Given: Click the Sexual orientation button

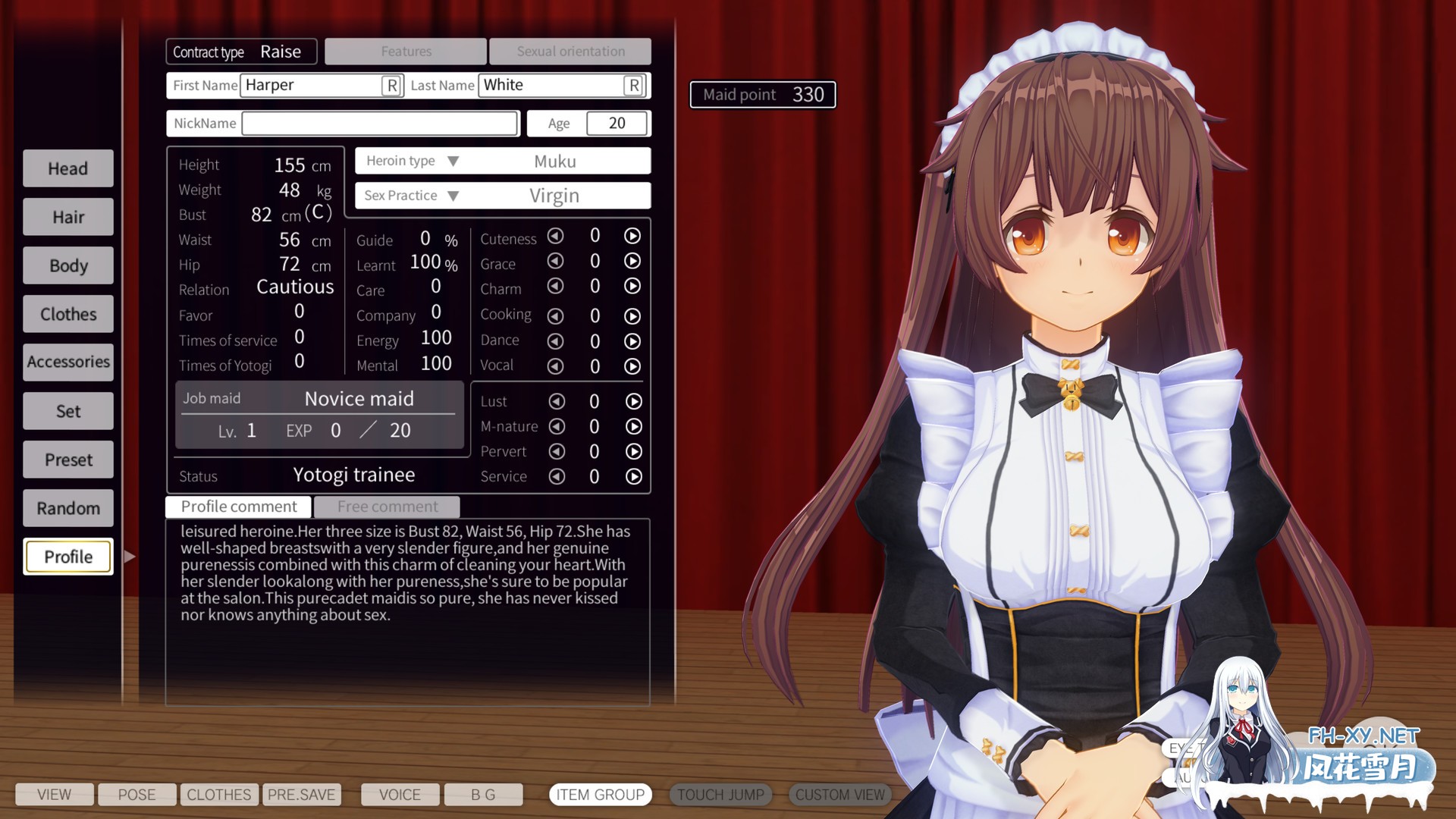Looking at the screenshot, I should (570, 52).
